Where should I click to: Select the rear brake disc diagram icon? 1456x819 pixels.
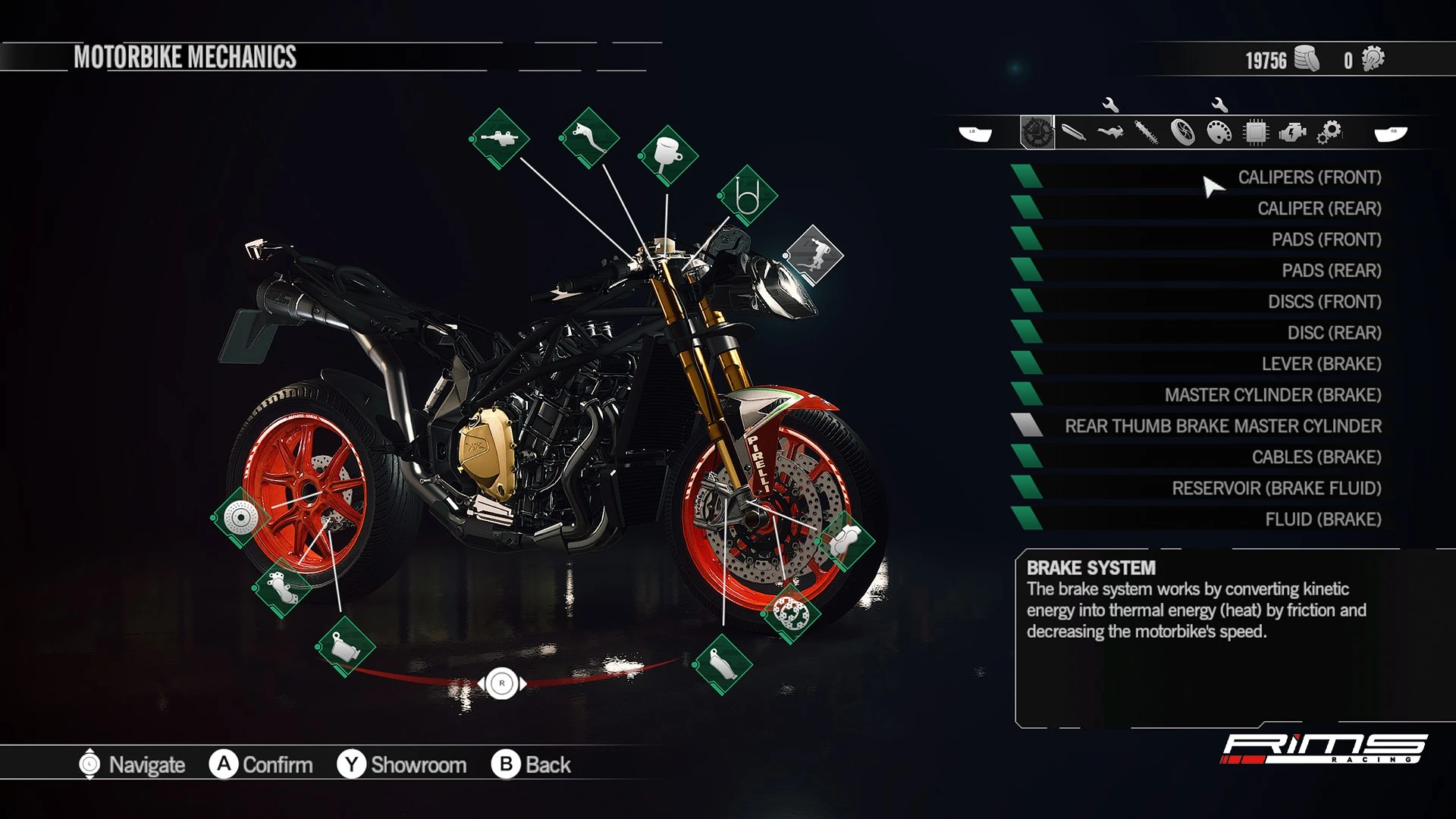pos(240,518)
